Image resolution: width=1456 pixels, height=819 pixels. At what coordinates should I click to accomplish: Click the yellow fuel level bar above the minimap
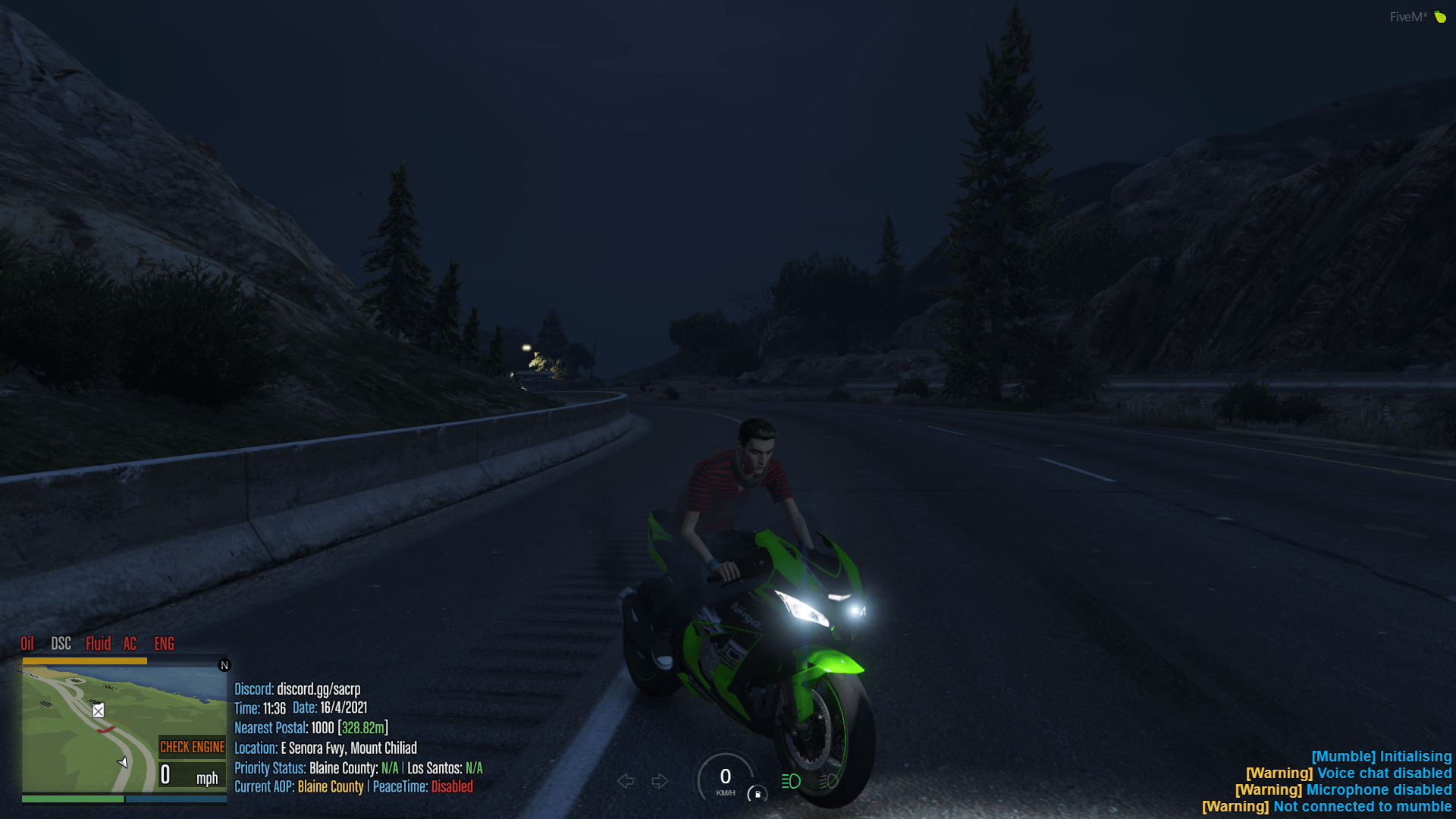click(83, 660)
